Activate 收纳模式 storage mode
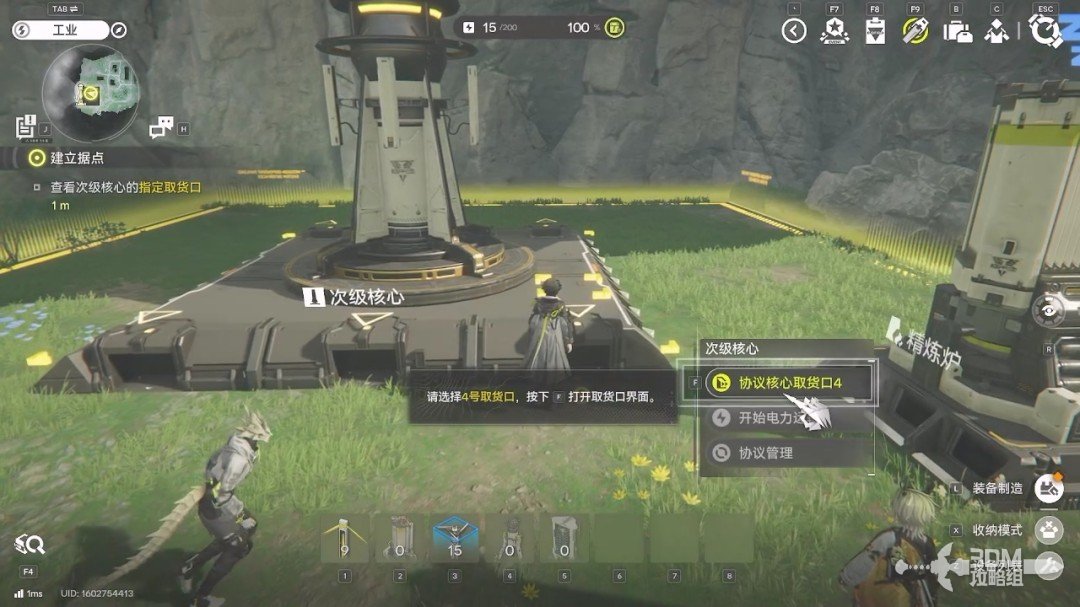The image size is (1080, 607). click(x=1048, y=530)
